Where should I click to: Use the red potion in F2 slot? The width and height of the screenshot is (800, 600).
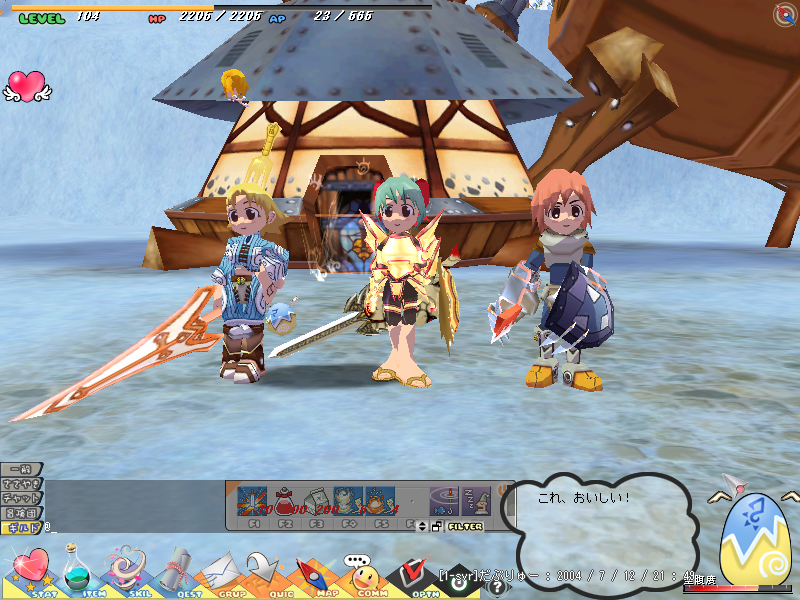tap(286, 500)
